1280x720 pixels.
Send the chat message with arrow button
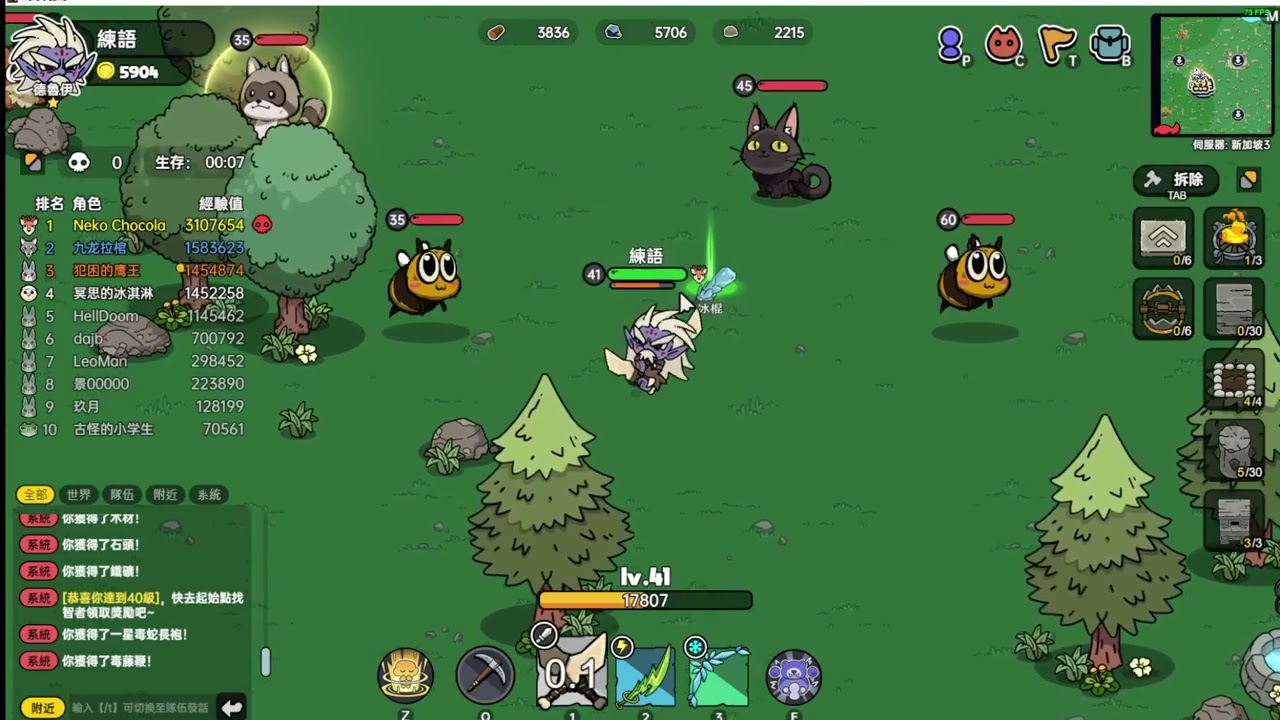[x=231, y=708]
